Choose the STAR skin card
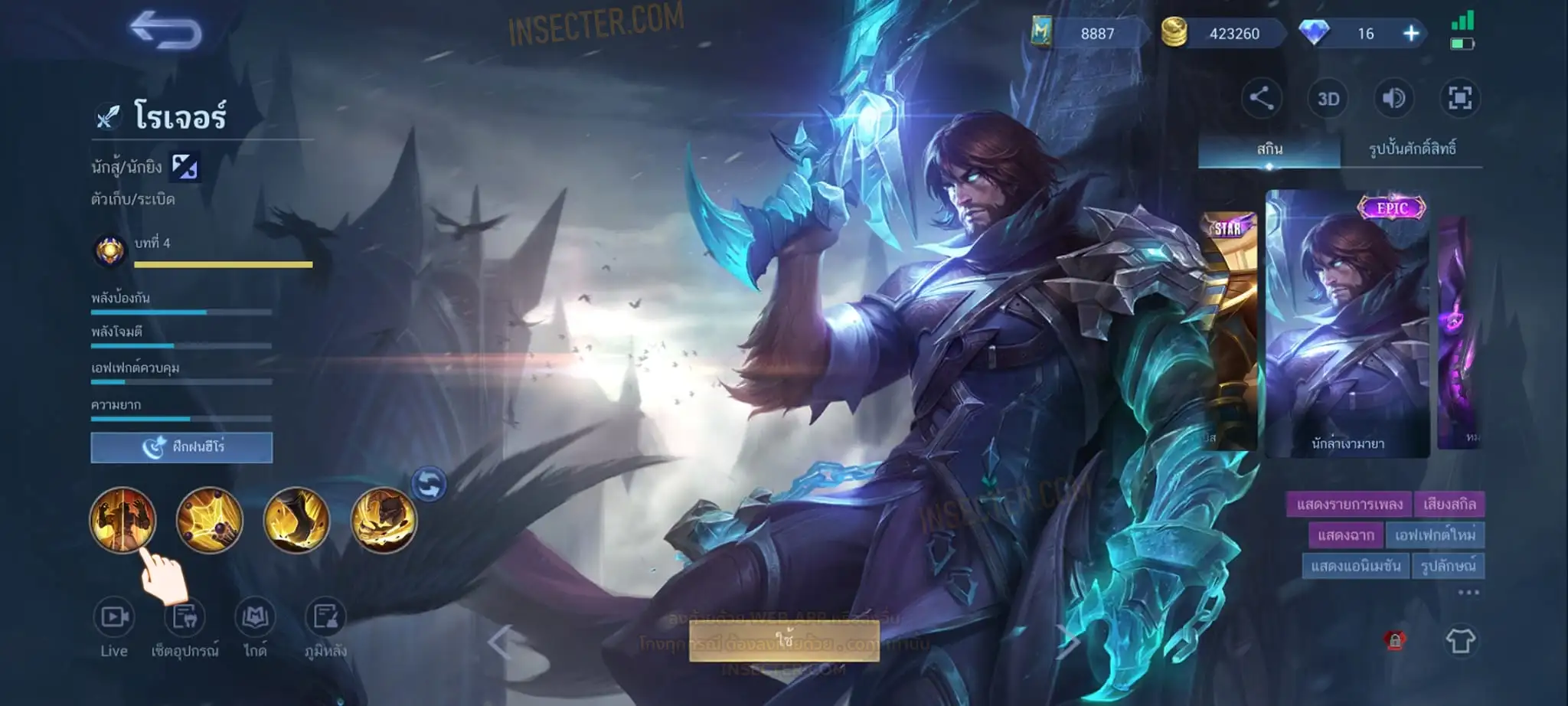 tap(1228, 329)
